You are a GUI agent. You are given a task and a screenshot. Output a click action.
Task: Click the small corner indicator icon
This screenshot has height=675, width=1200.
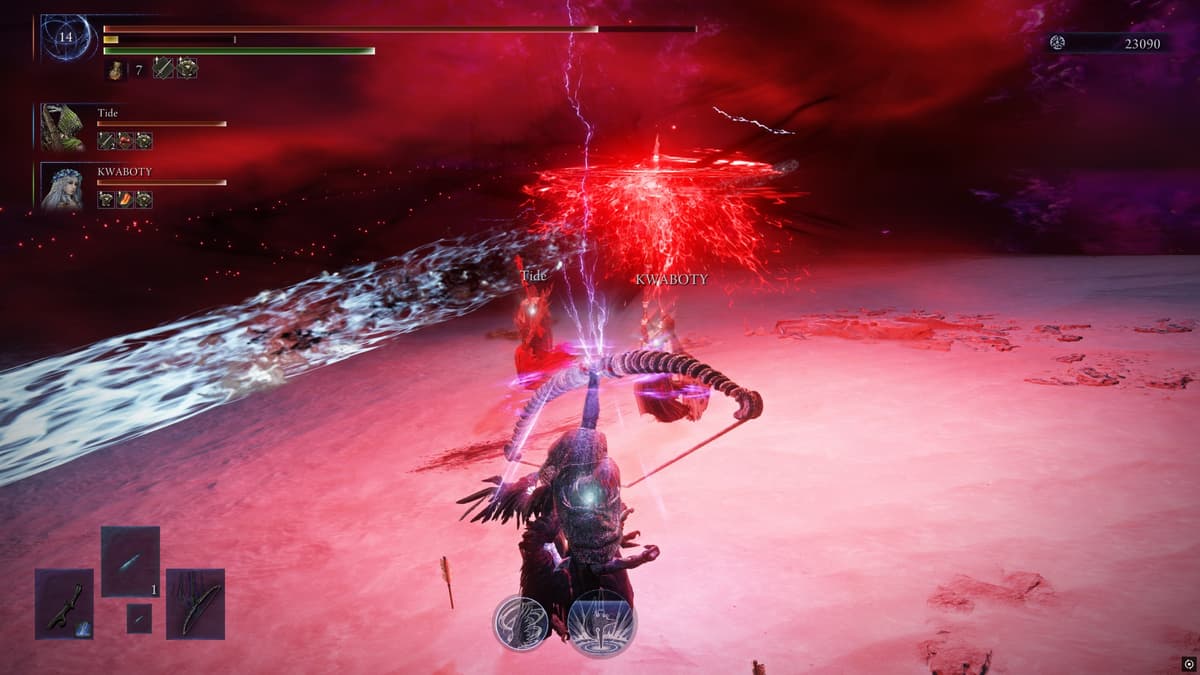[1187, 663]
